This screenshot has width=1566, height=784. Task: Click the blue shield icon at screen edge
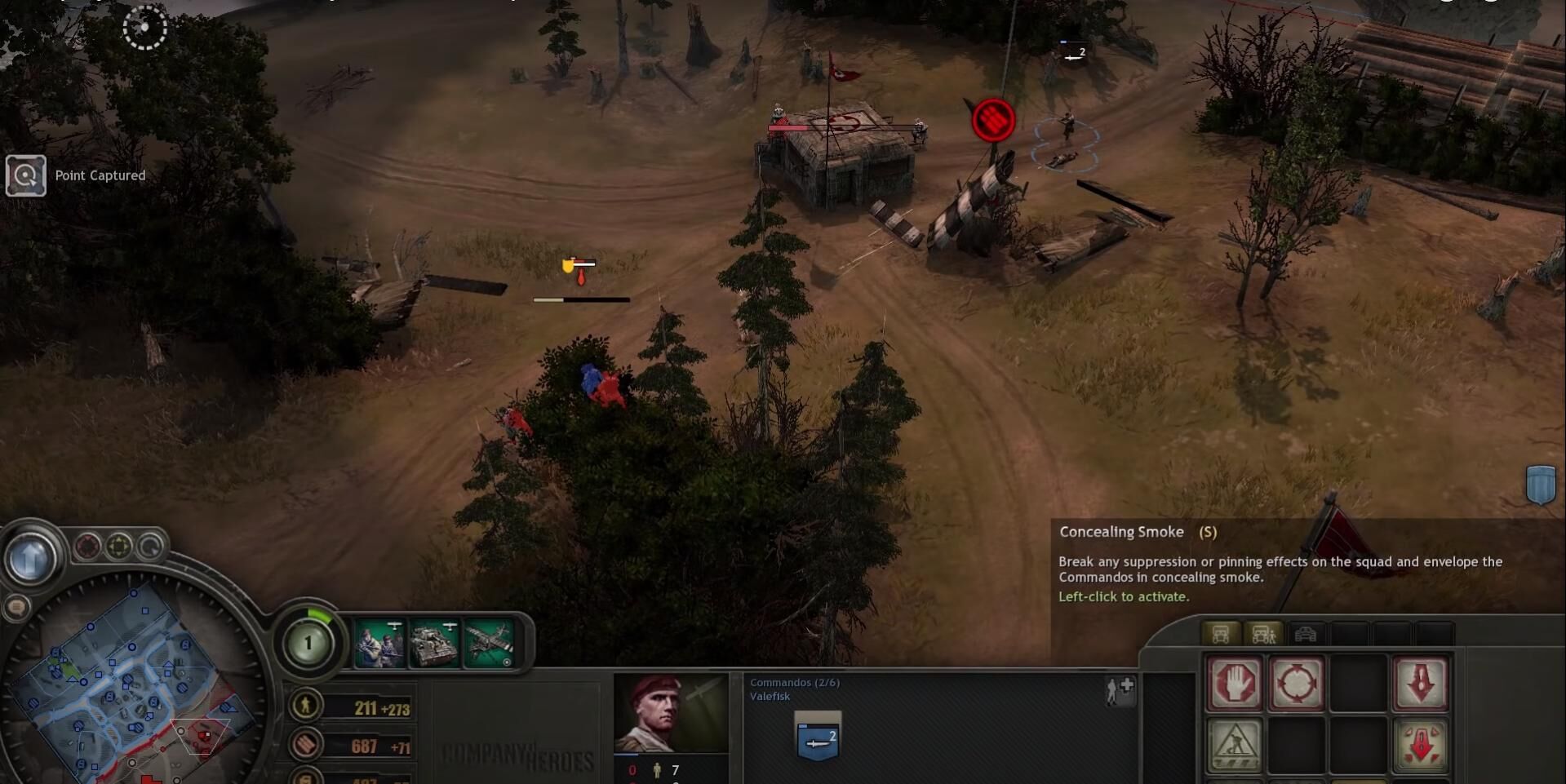[x=1540, y=485]
